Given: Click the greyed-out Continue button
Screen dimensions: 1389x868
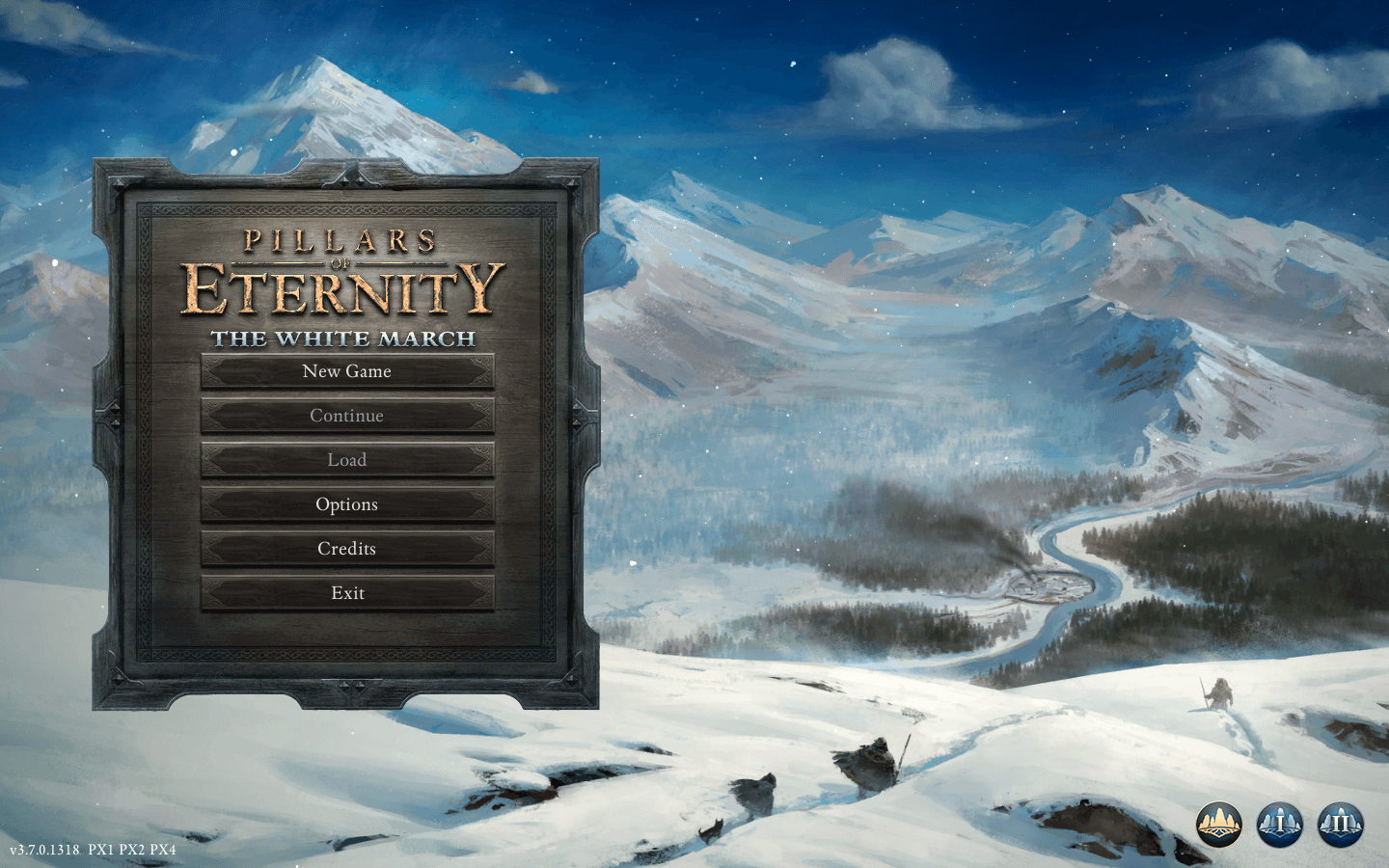Looking at the screenshot, I should pyautogui.click(x=347, y=416).
